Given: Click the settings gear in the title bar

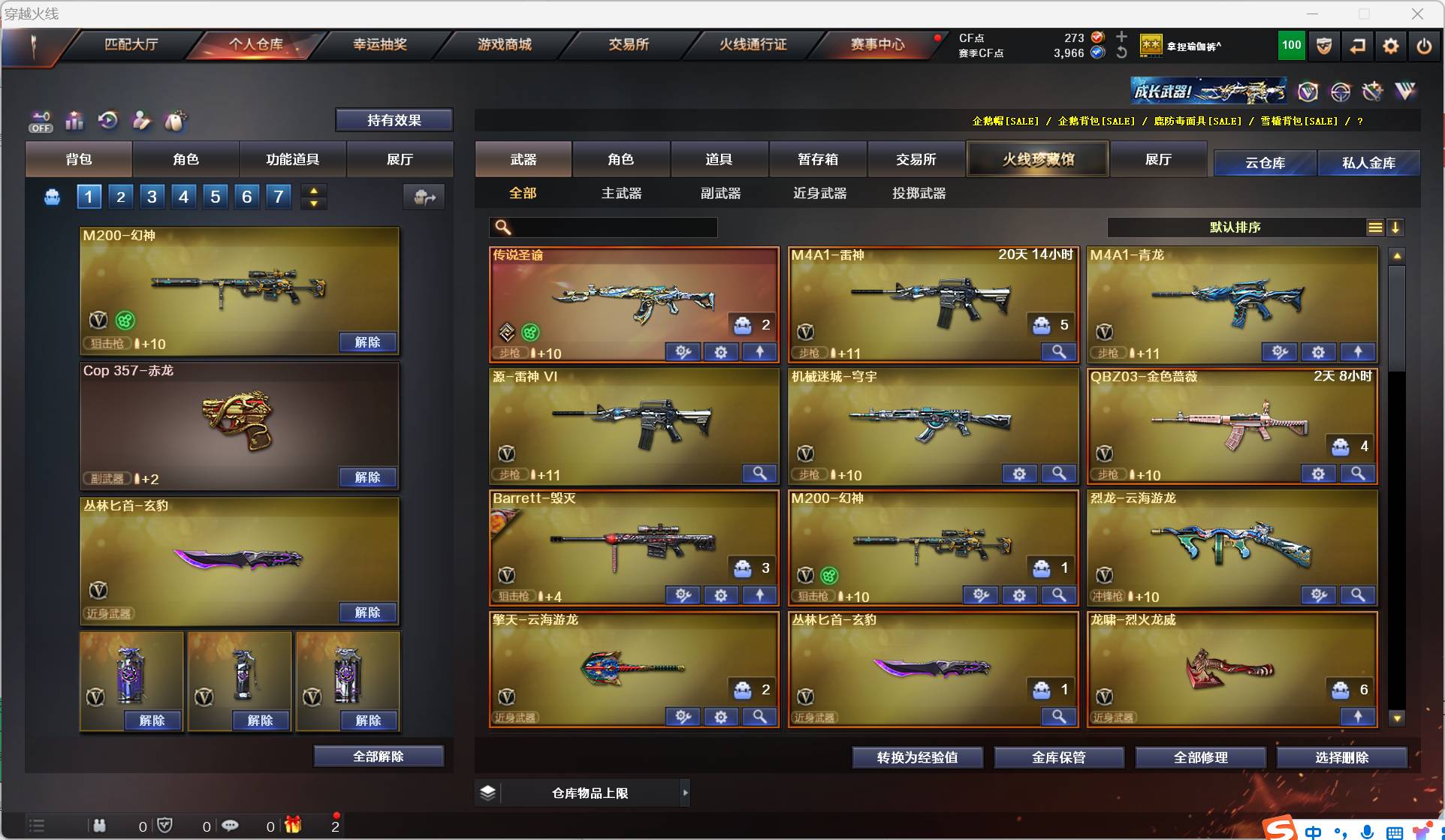Looking at the screenshot, I should click(x=1389, y=46).
